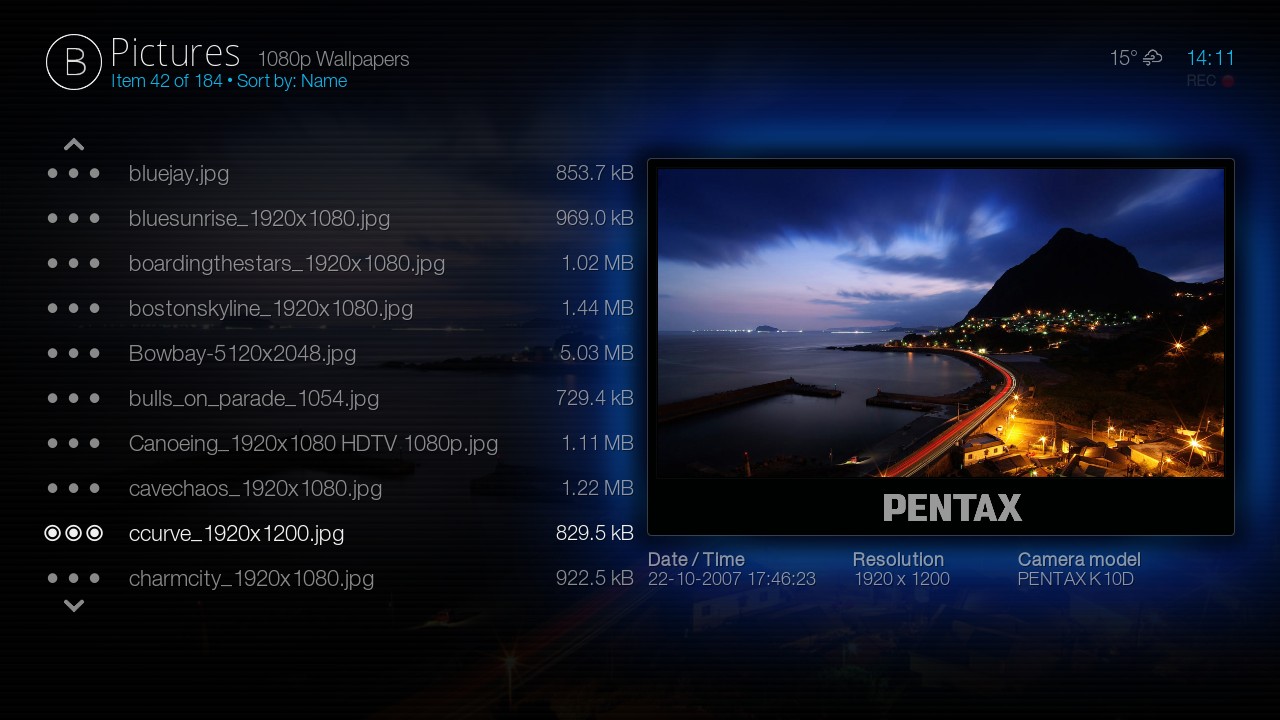The height and width of the screenshot is (720, 1280).
Task: Click the Sort by: Name label
Action: (x=292, y=82)
